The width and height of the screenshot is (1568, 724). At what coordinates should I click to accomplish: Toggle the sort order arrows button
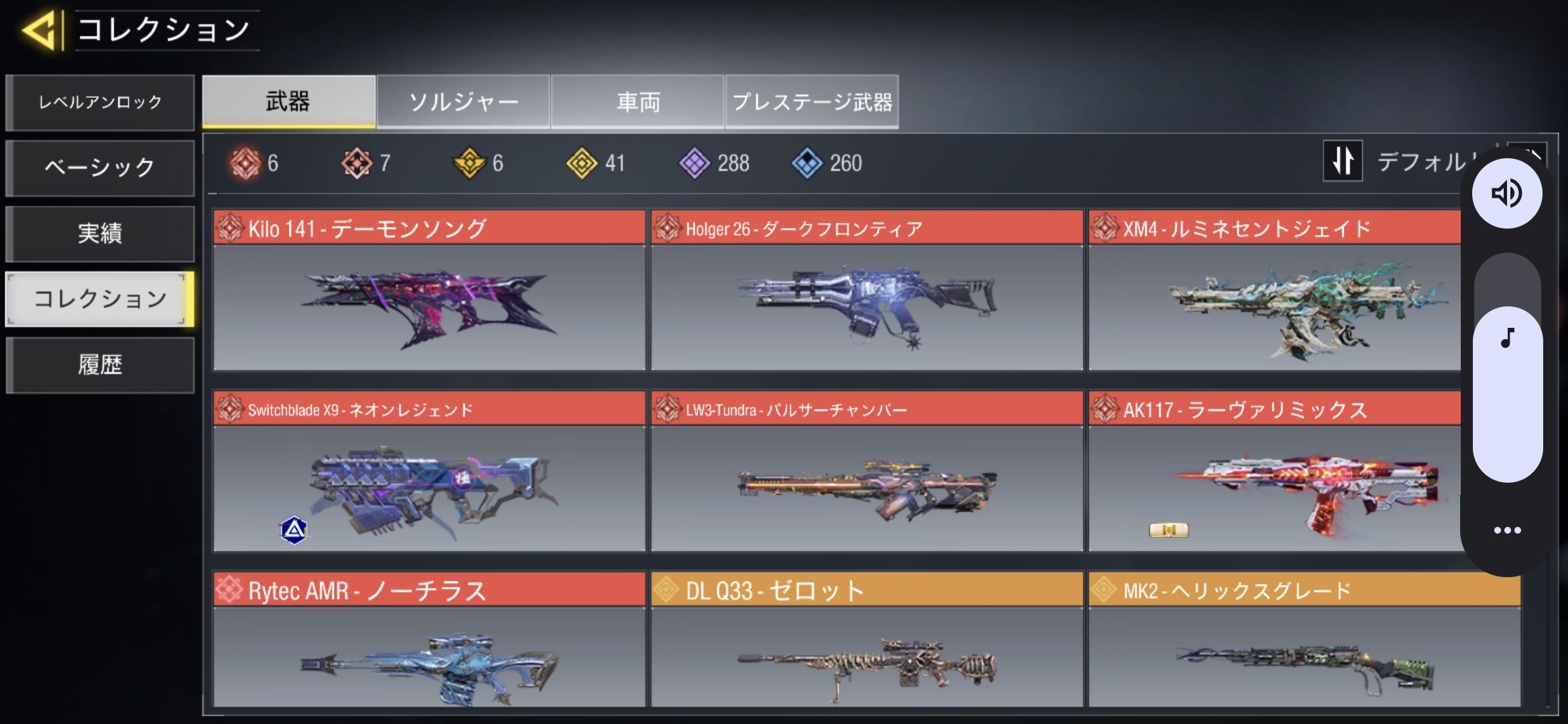pos(1342,161)
